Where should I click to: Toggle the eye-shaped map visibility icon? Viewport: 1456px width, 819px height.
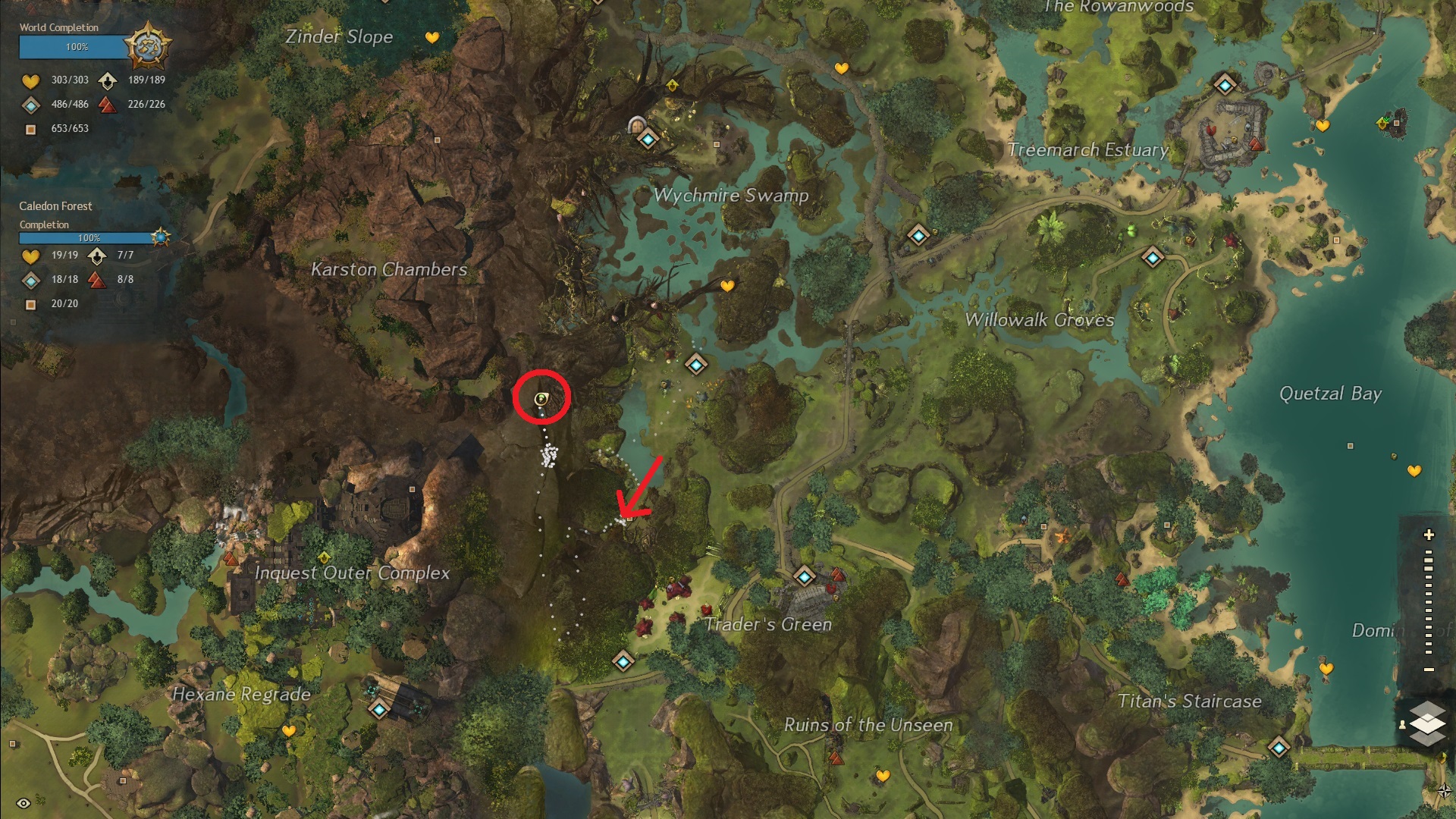(23, 803)
